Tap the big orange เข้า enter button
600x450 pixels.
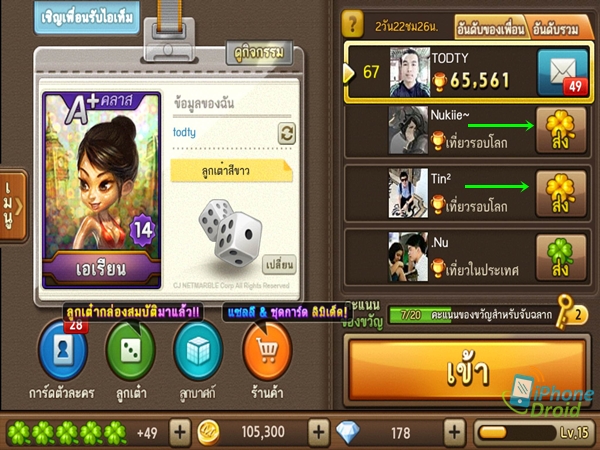coord(467,371)
